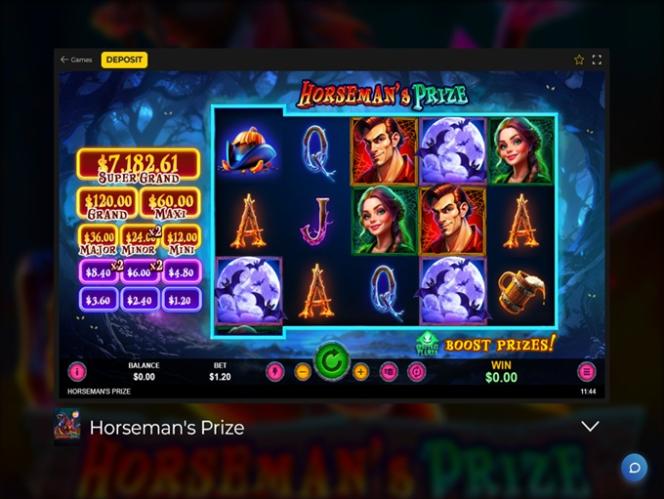The width and height of the screenshot is (664, 499).
Task: Open the pink hamburger menu
Action: 587,371
